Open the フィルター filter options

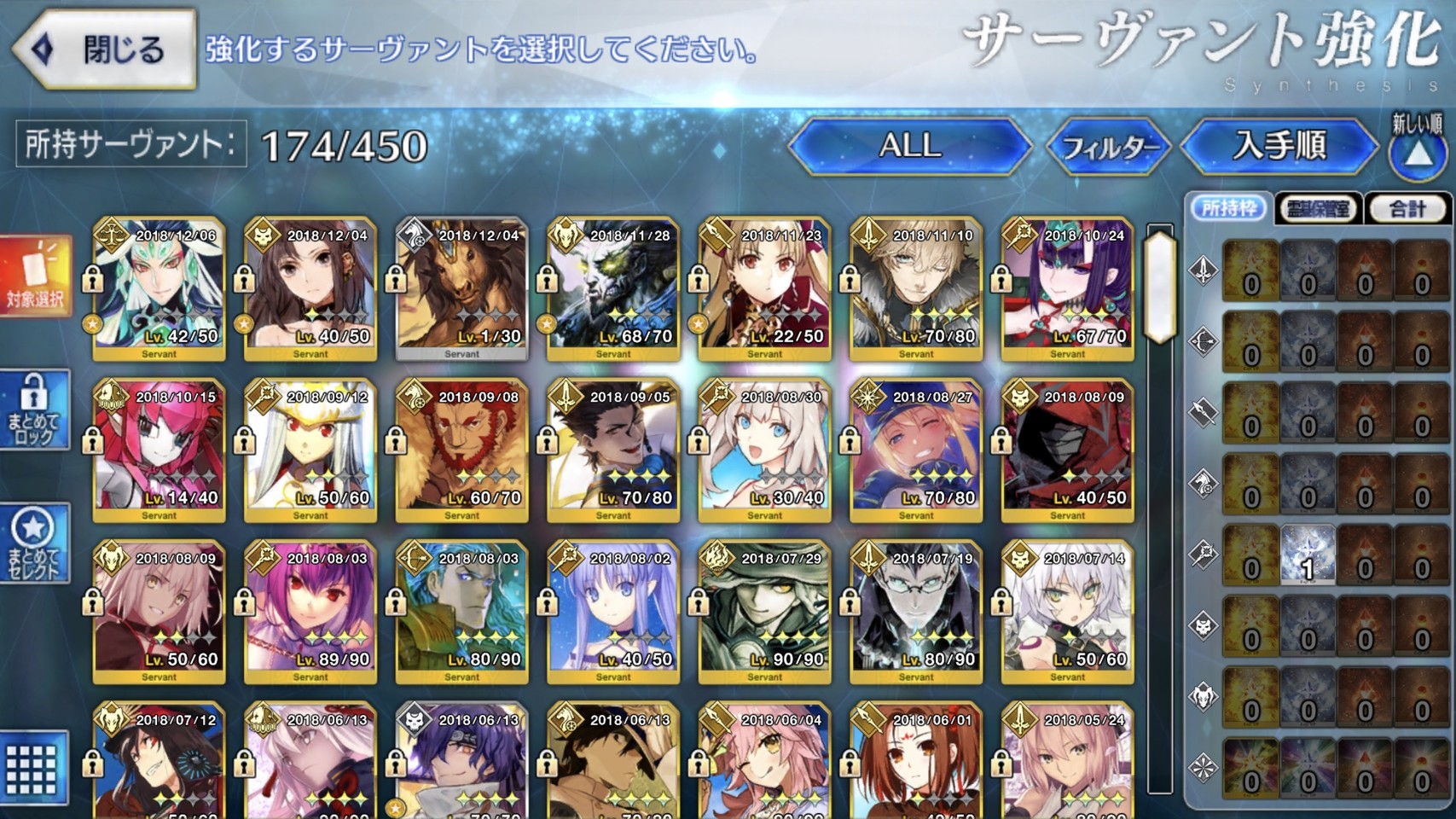[1108, 148]
